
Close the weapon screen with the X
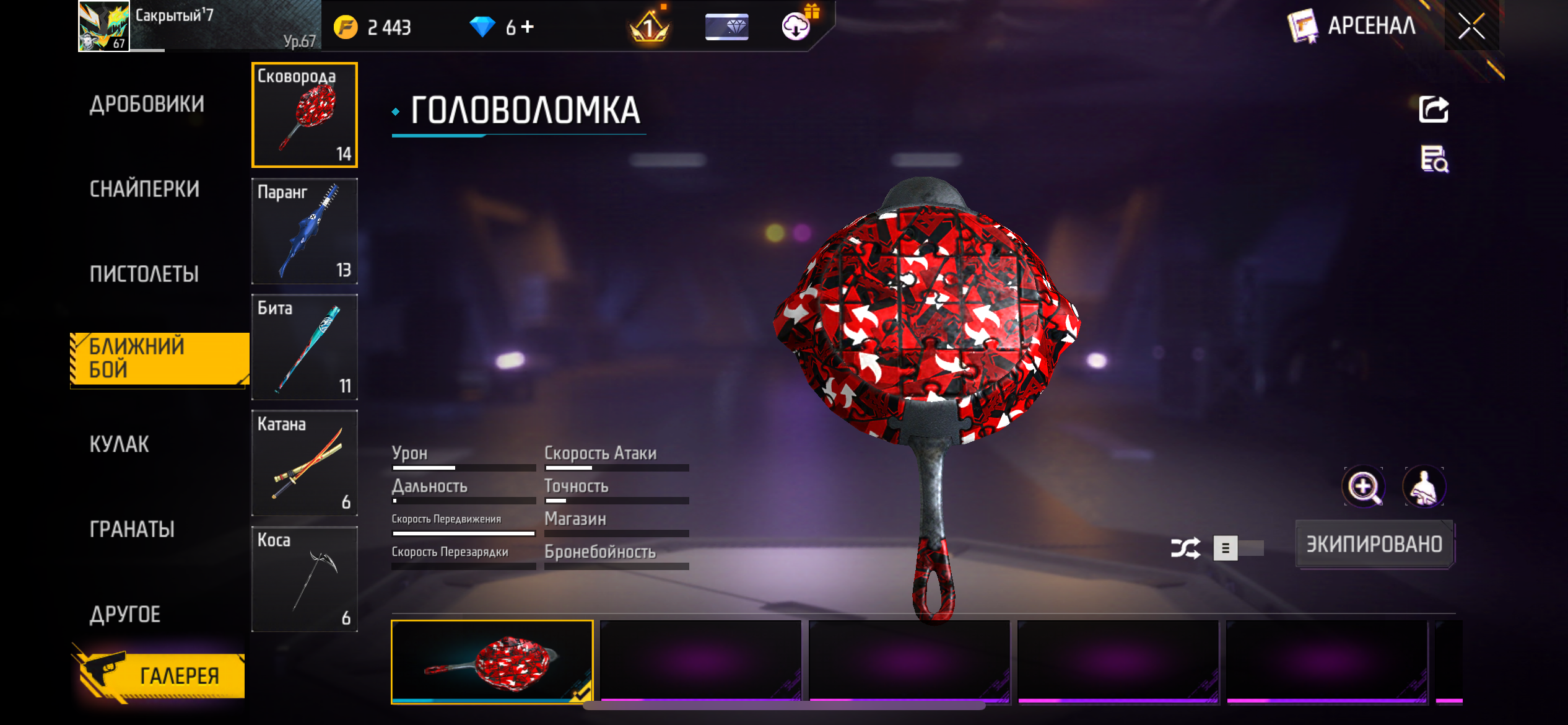tap(1471, 26)
